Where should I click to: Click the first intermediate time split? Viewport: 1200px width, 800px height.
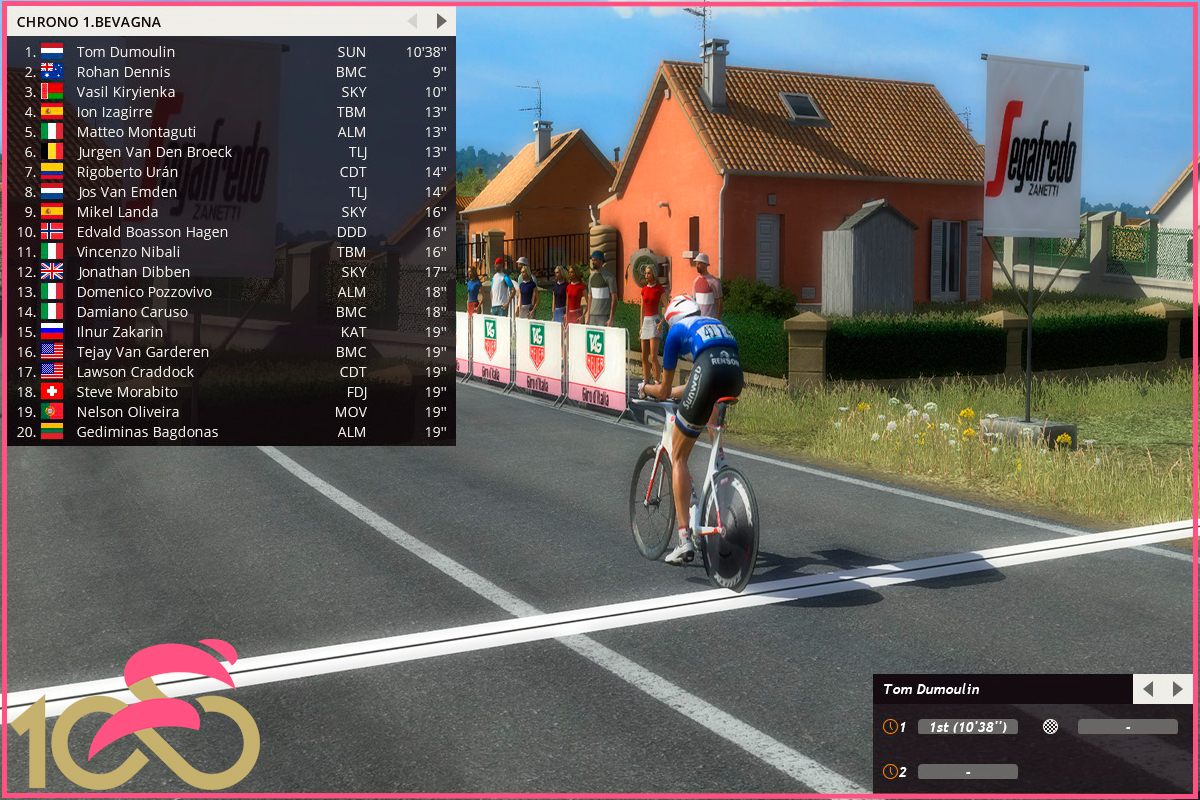[x=967, y=727]
